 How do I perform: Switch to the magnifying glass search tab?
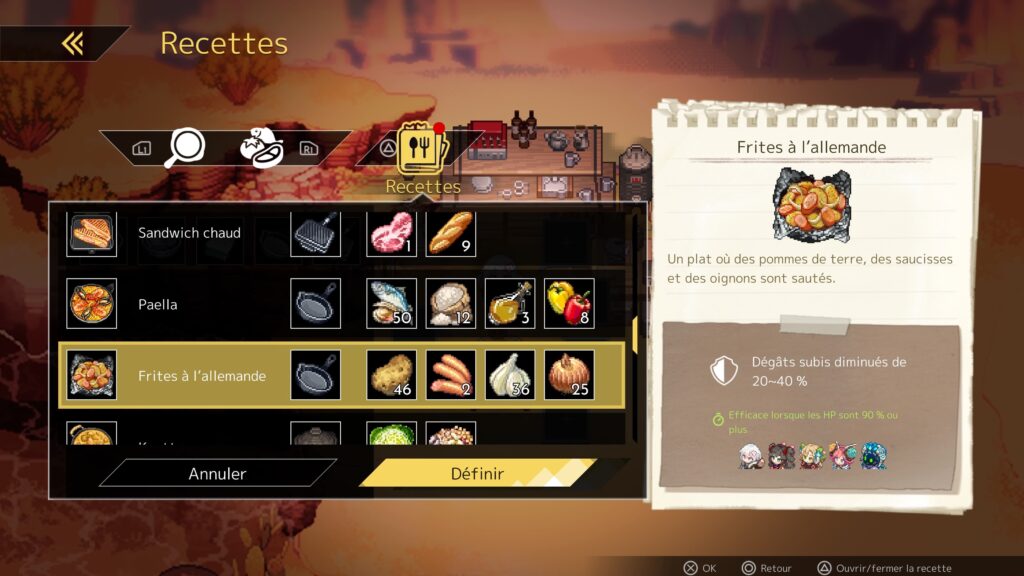(x=184, y=148)
